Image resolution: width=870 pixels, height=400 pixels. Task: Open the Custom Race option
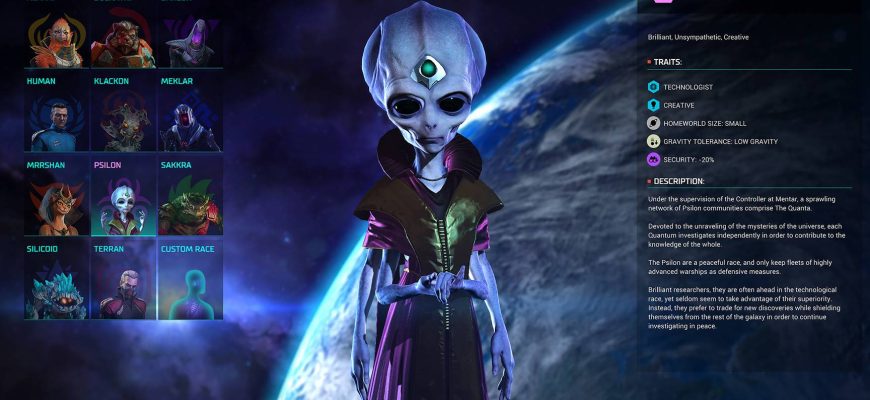click(x=187, y=286)
